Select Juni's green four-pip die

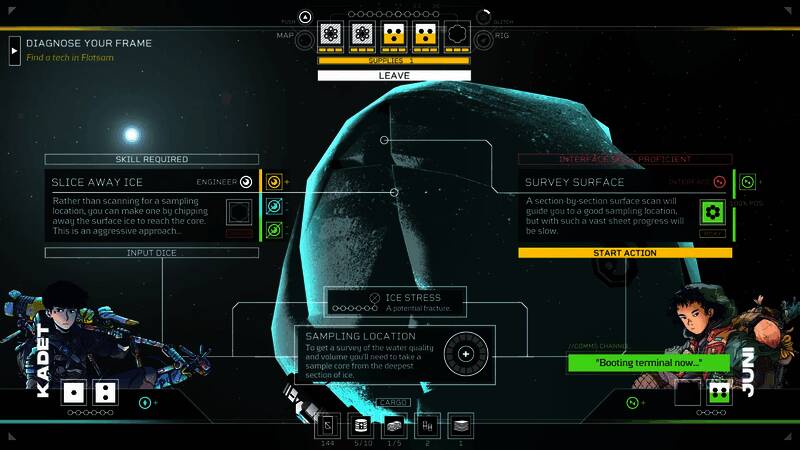click(x=720, y=392)
